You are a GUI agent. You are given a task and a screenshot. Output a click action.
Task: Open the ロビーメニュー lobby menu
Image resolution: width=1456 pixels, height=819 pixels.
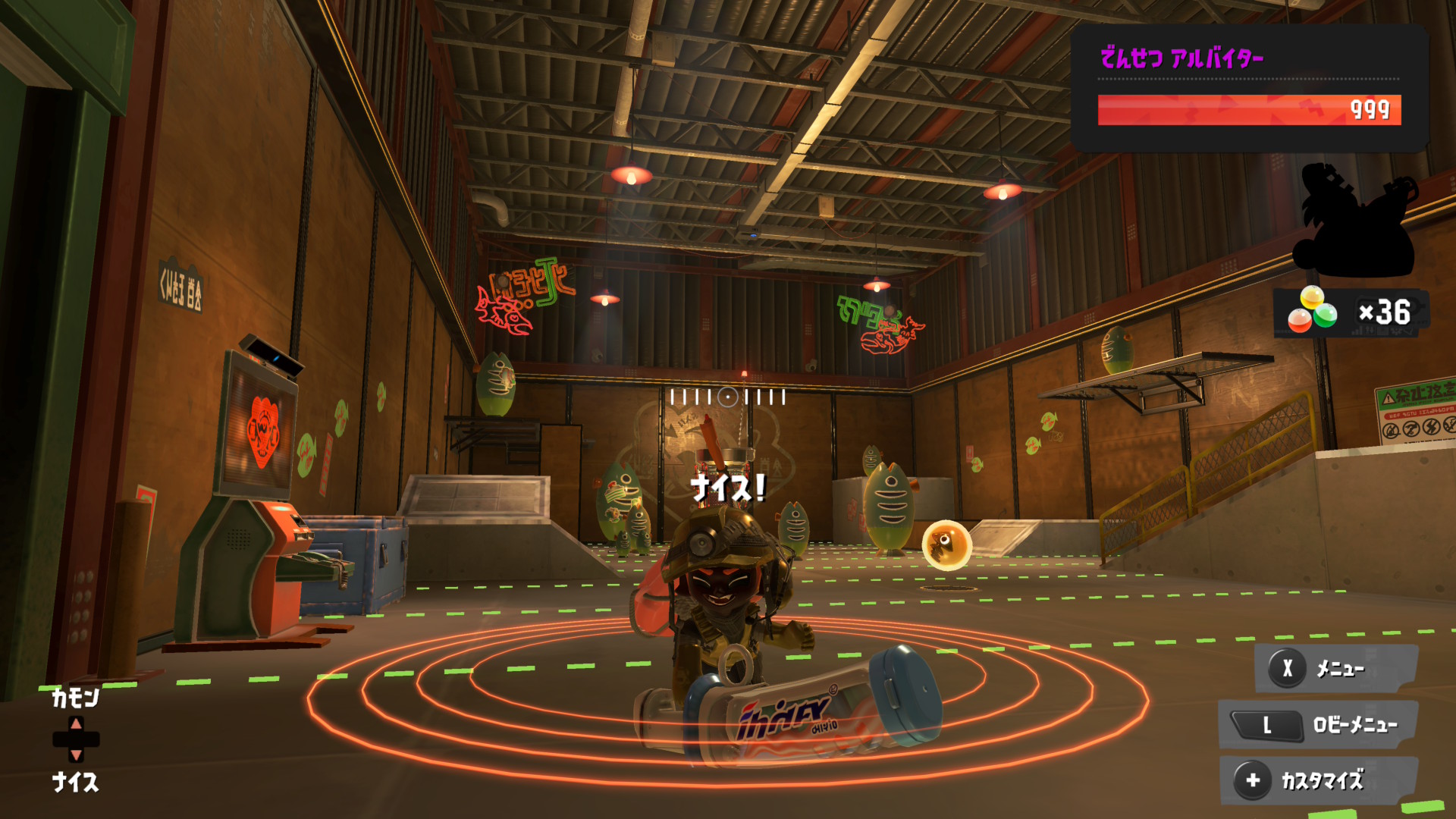click(x=1318, y=725)
